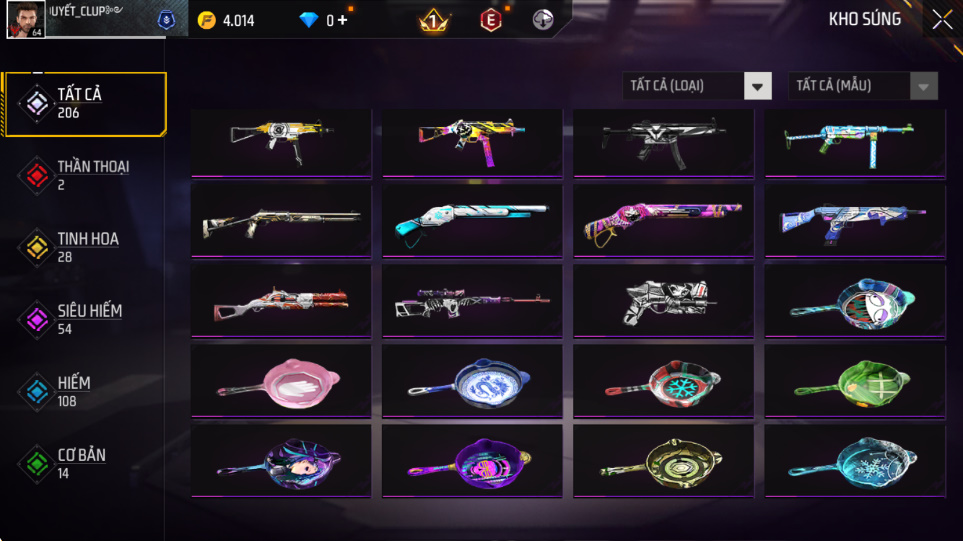Pick the red pan with snowflake
This screenshot has height=541, width=963.
click(x=663, y=381)
